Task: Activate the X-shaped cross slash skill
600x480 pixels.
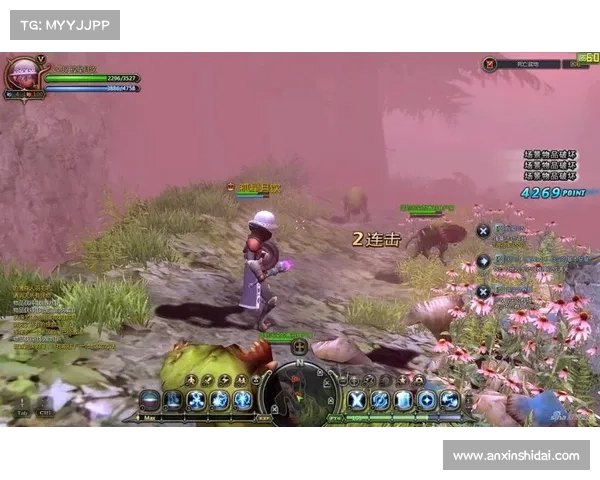Action: (356, 400)
